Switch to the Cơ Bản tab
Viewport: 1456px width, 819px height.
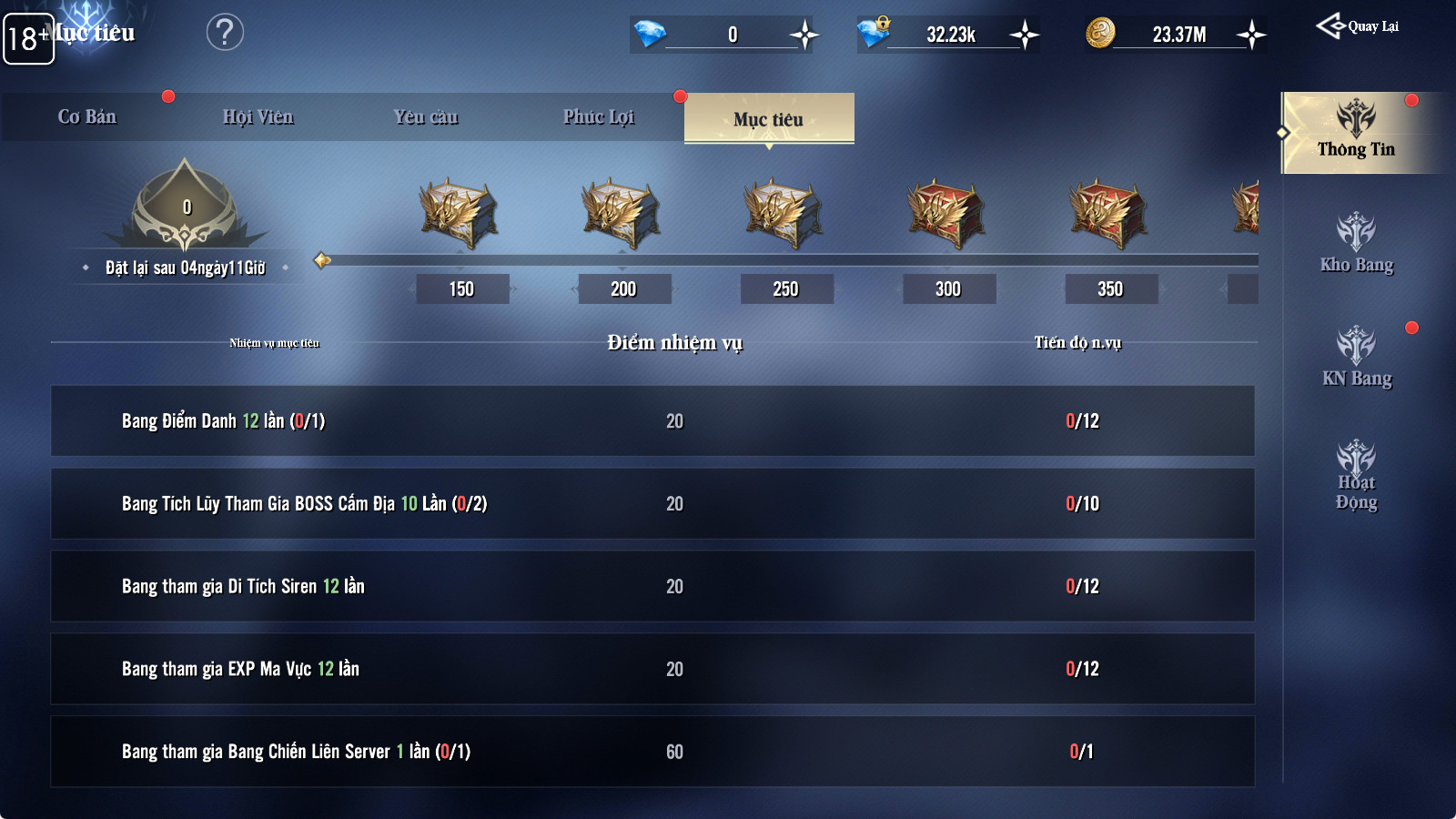pos(87,117)
